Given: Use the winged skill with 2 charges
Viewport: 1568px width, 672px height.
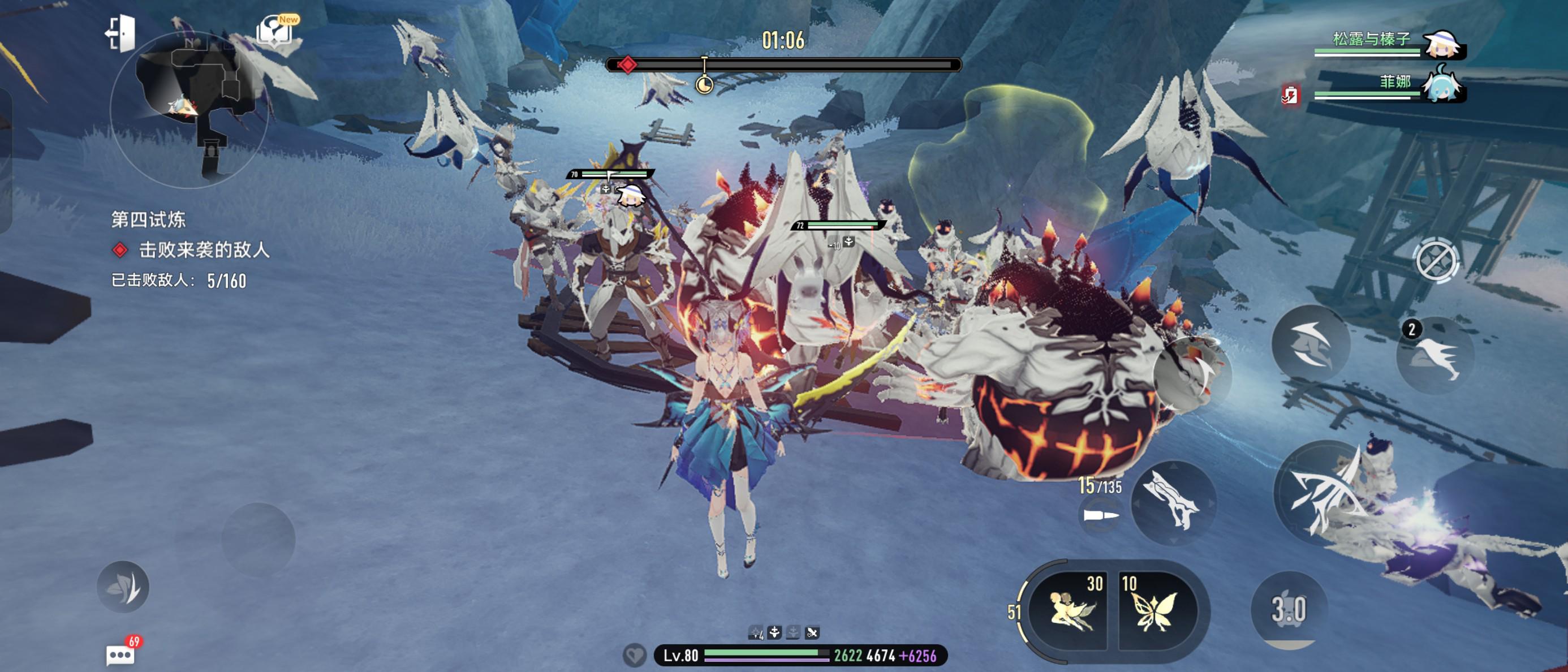Looking at the screenshot, I should coord(1435,355).
